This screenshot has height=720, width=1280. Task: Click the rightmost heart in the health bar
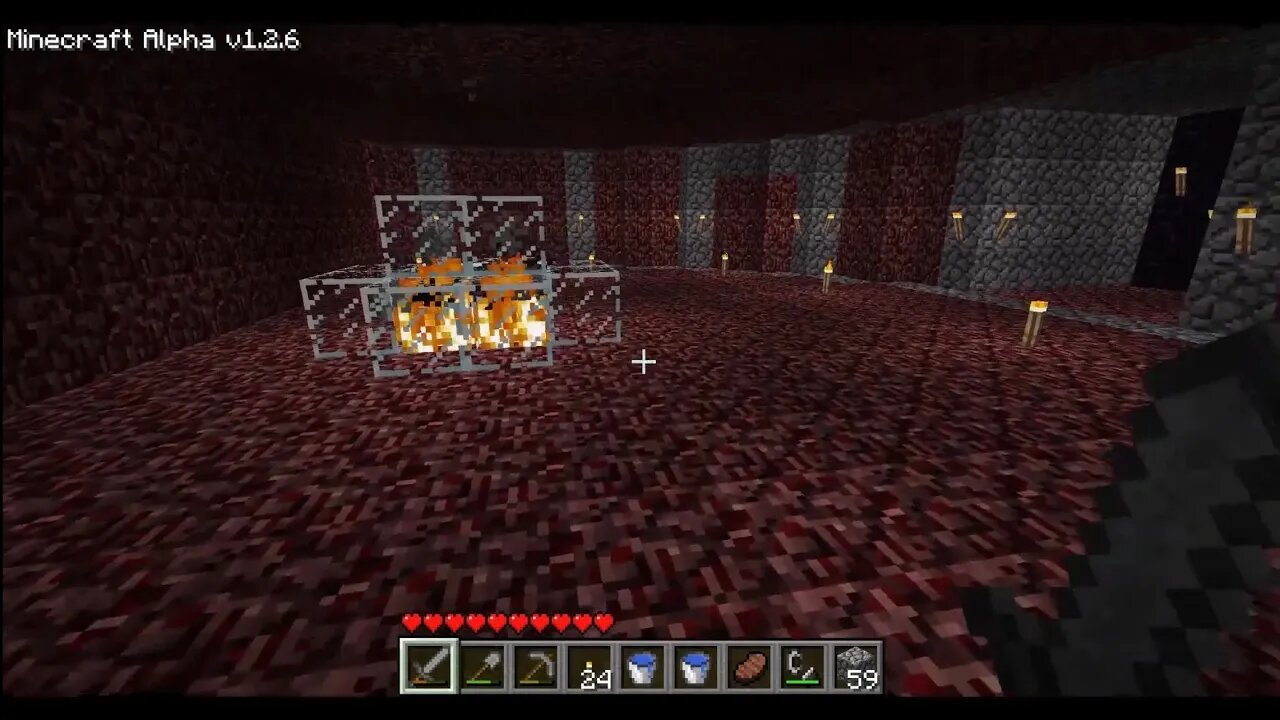coord(604,622)
